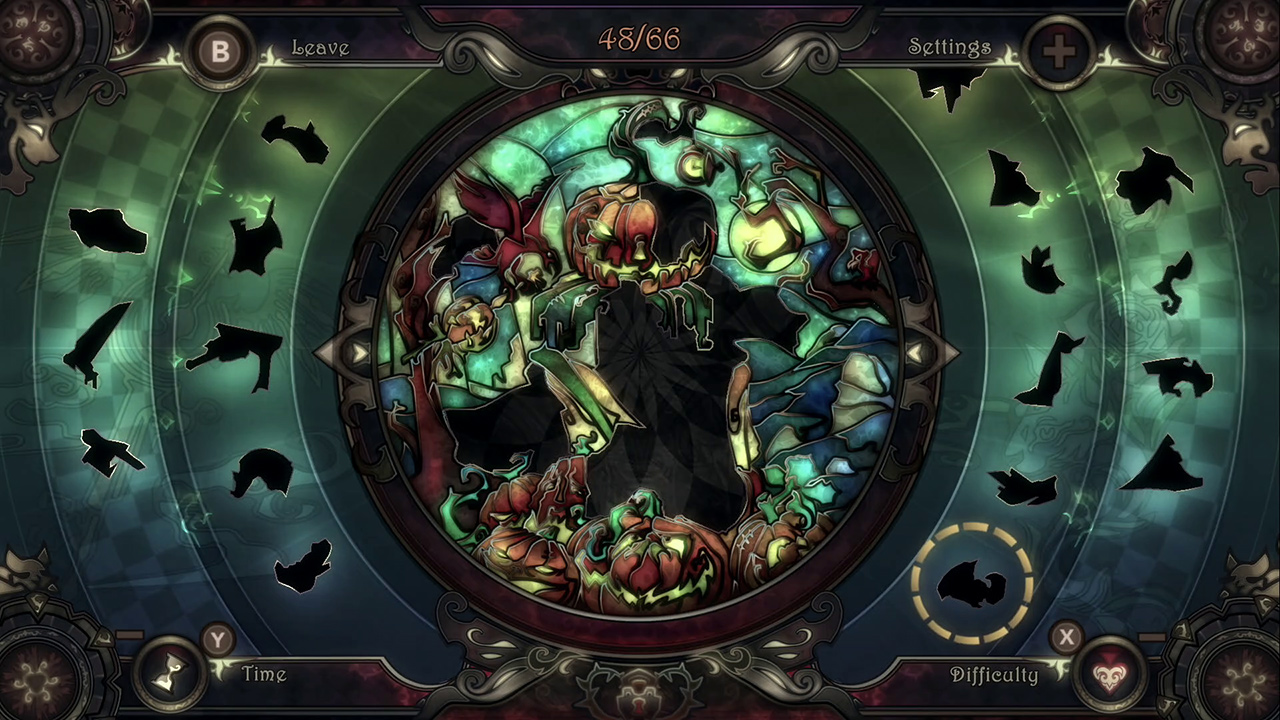Click the Time label
The height and width of the screenshot is (720, 1280).
[x=265, y=675]
